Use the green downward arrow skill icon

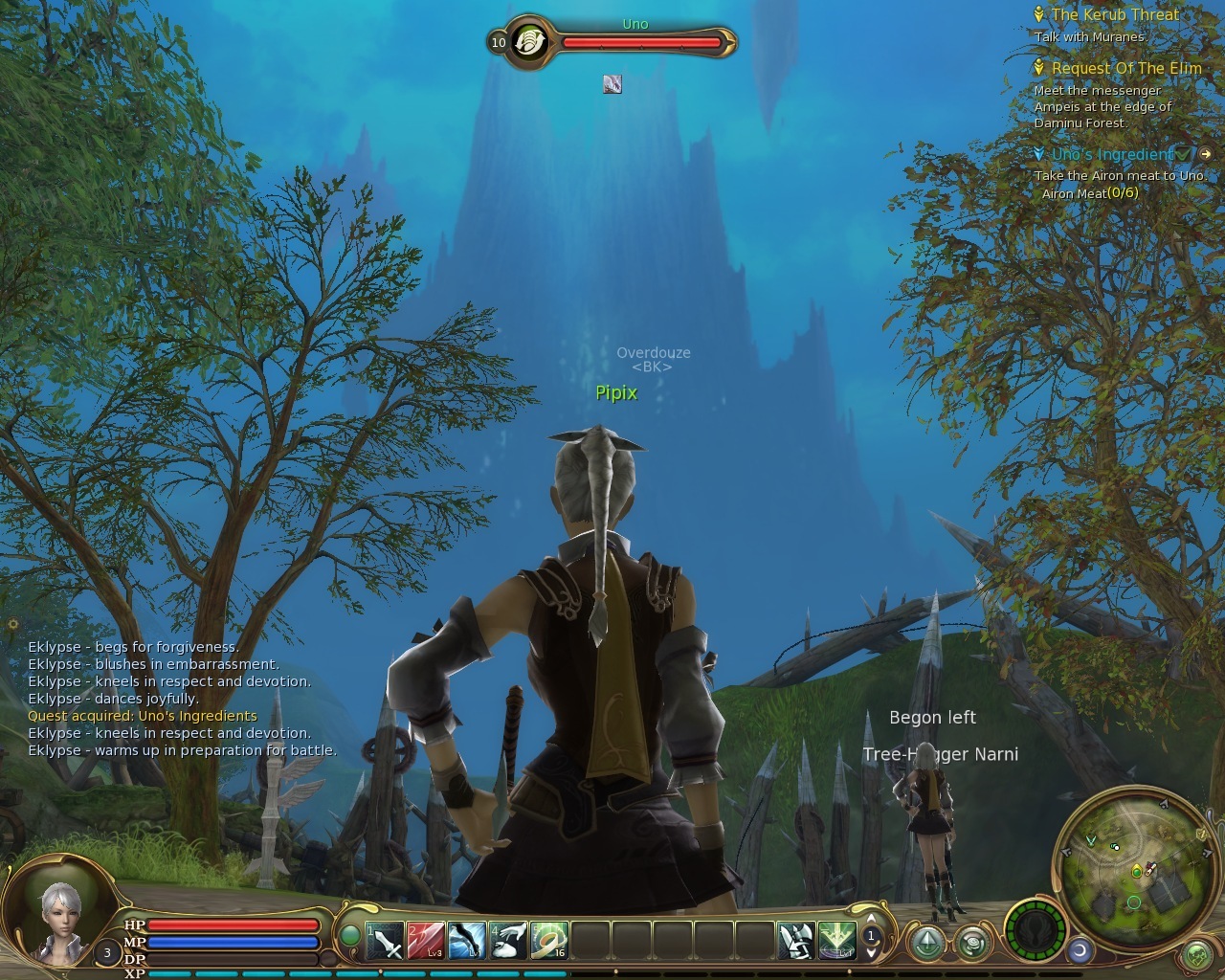(x=835, y=941)
